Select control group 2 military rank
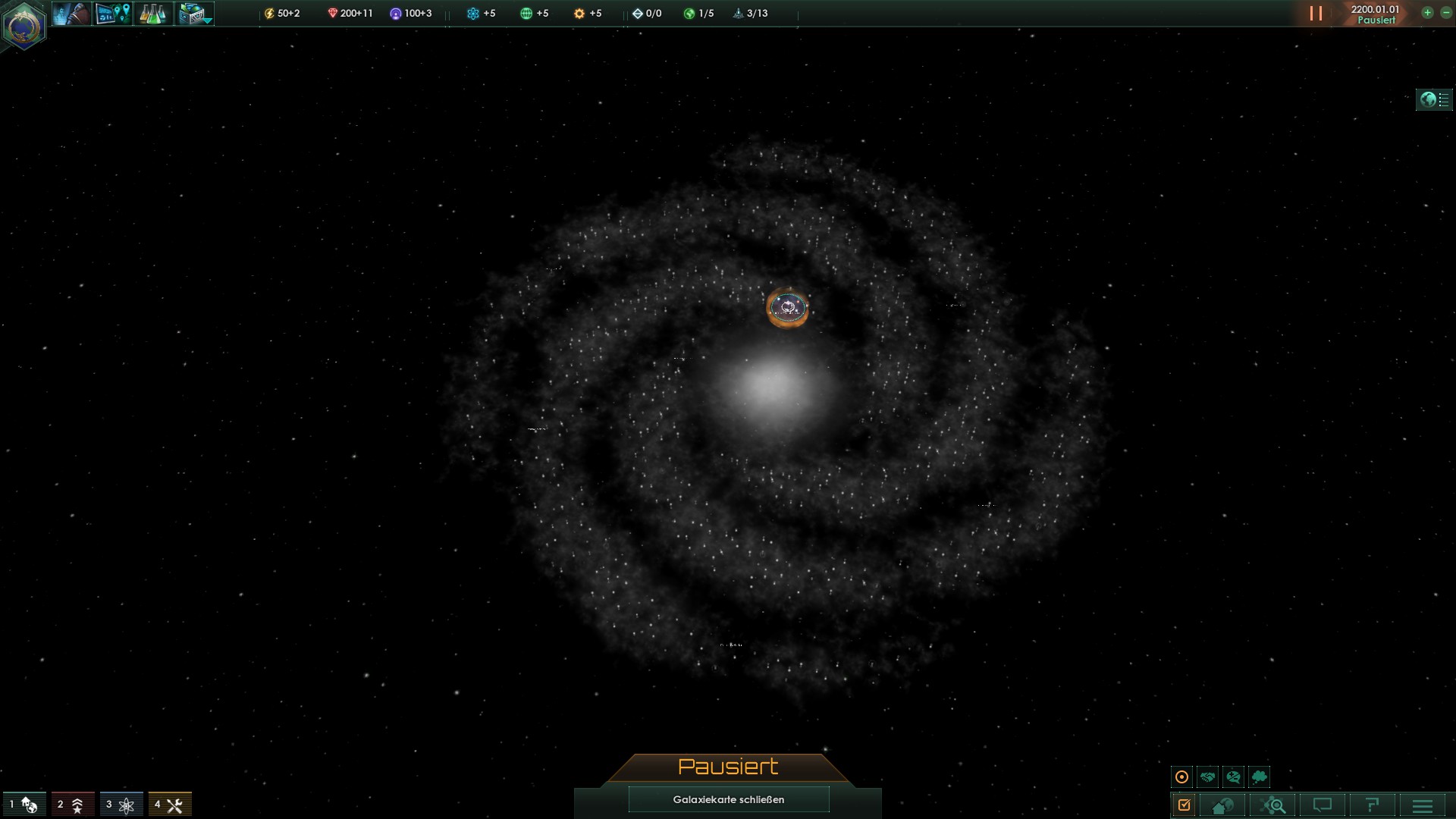Image resolution: width=1456 pixels, height=819 pixels. point(73,805)
